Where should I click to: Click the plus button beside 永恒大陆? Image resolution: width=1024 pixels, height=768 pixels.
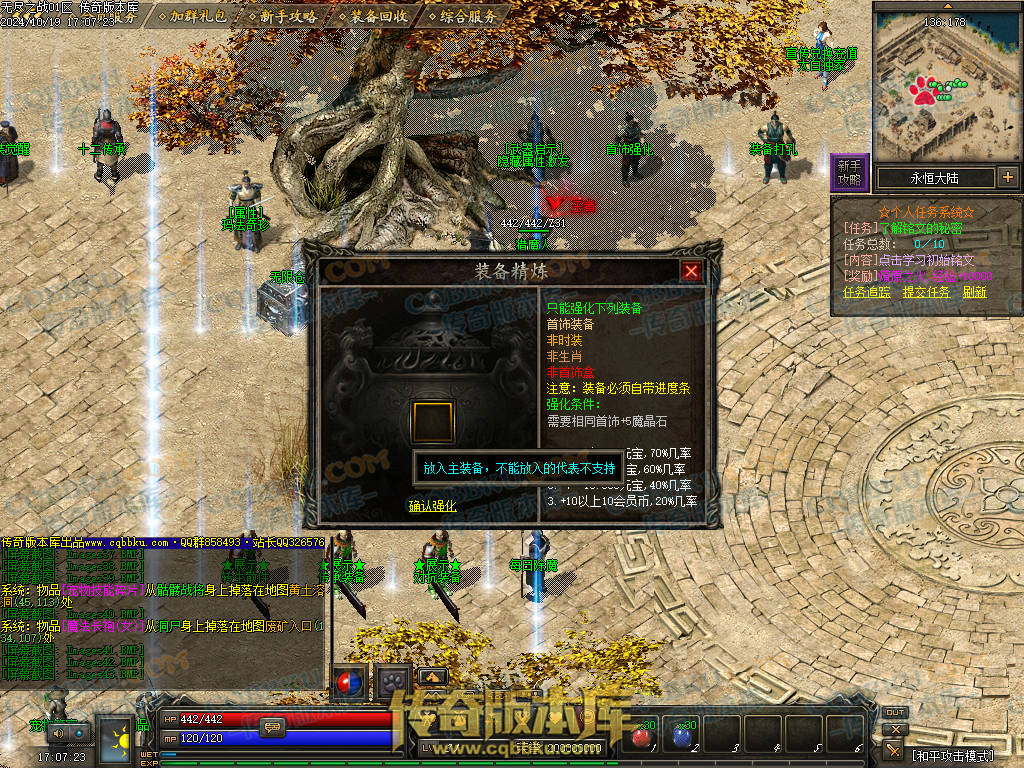point(1007,178)
